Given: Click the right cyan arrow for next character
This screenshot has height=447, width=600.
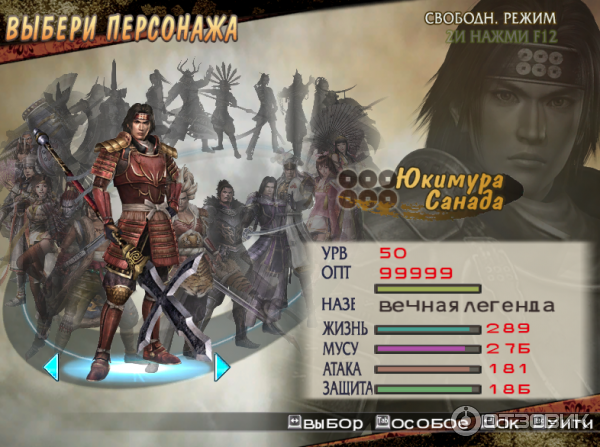Looking at the screenshot, I should [222, 367].
